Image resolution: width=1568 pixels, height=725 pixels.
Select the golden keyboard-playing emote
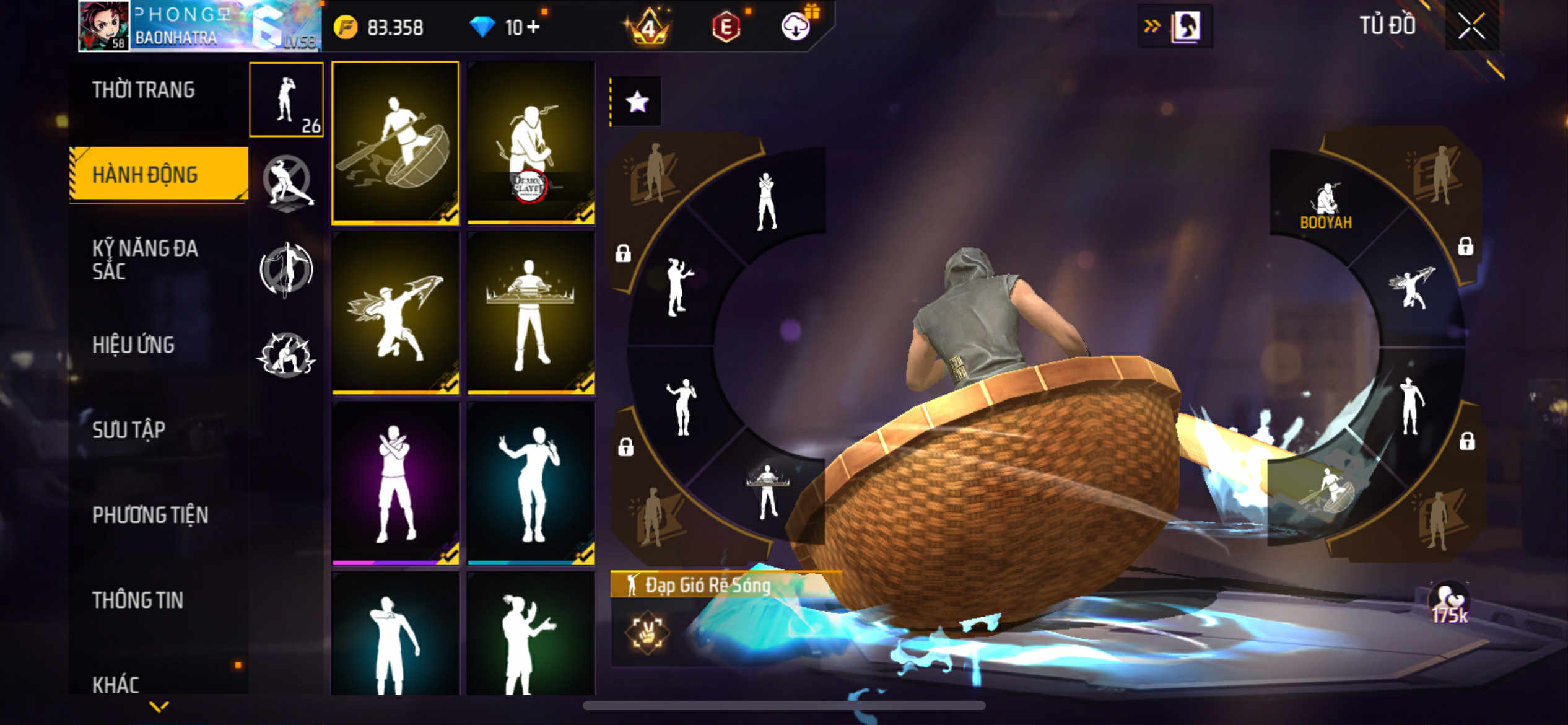(531, 313)
